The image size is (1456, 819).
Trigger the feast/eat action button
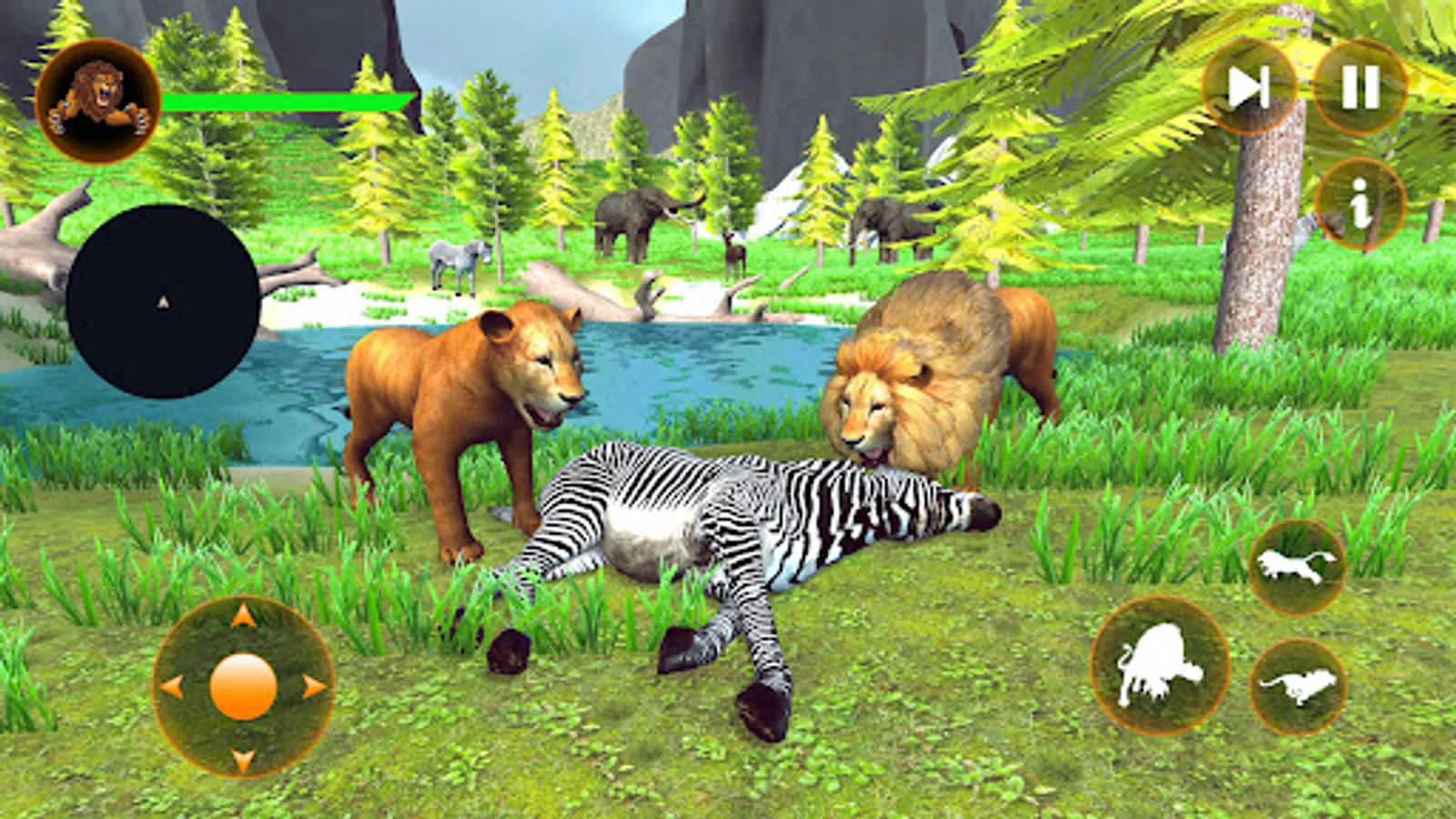point(1158,665)
